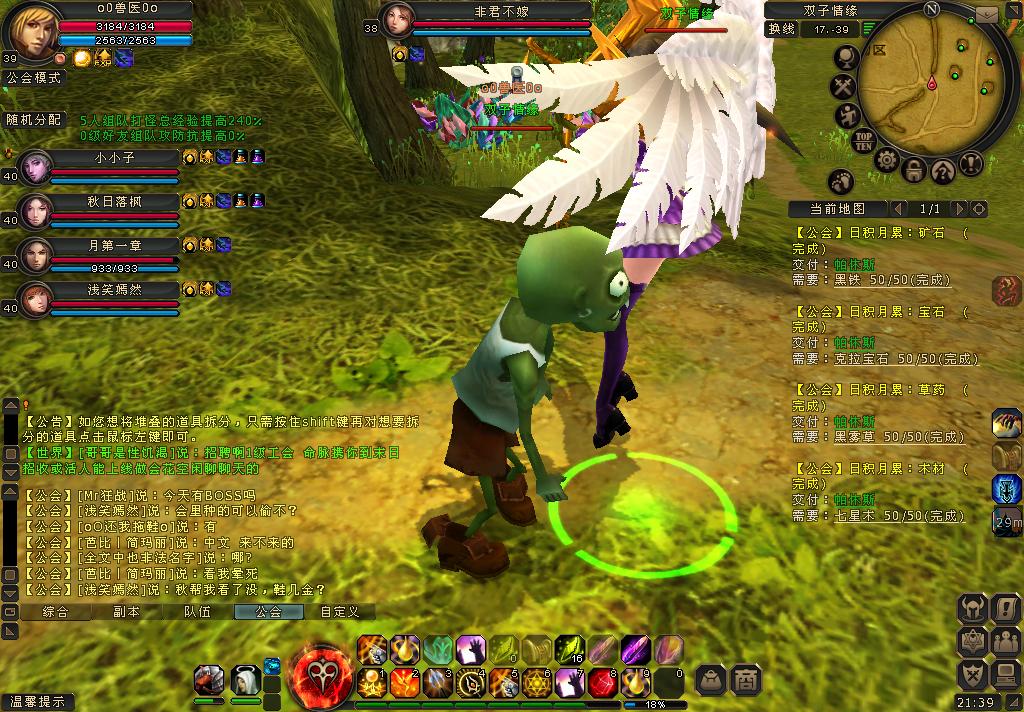
Task: Open the 商 shop icon
Action: point(745,679)
